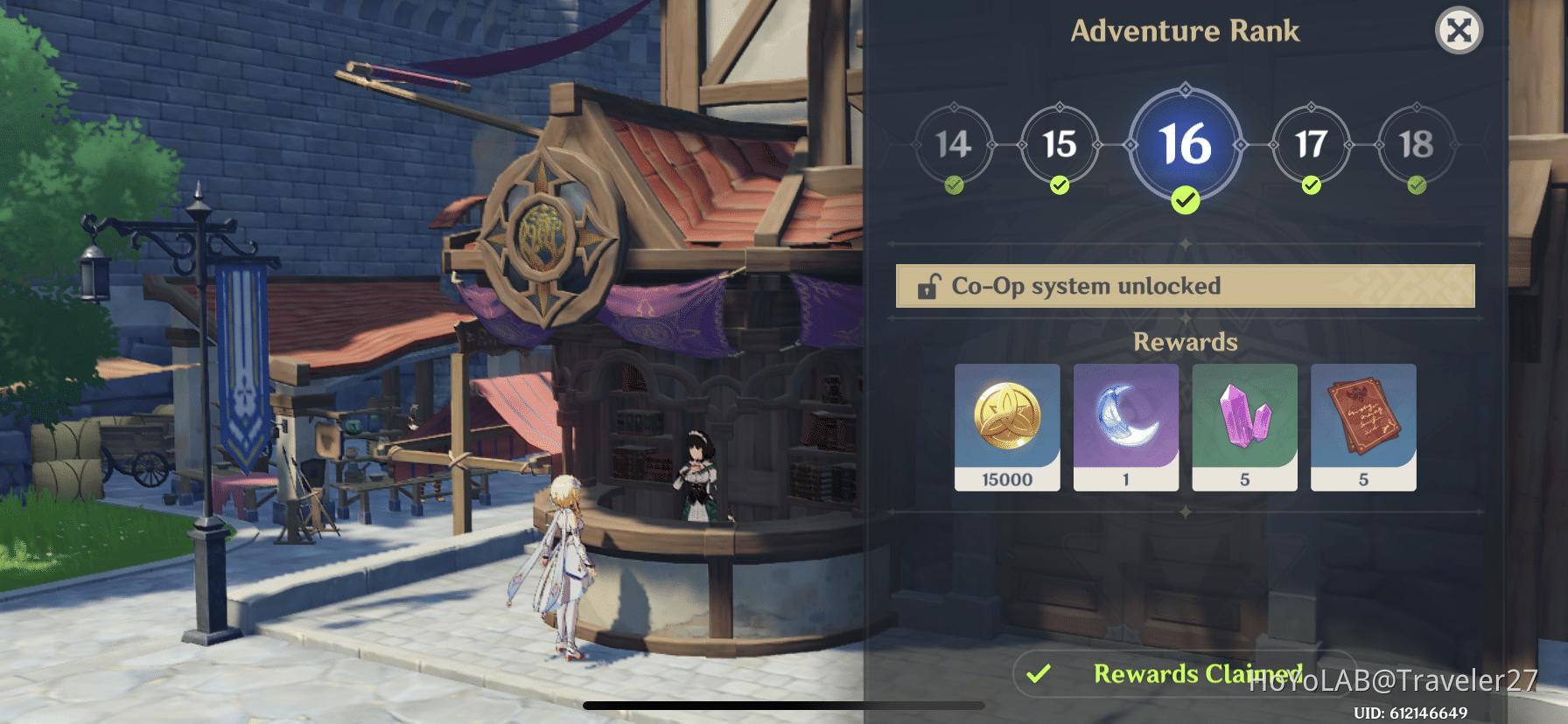Screen dimensions: 1568x724
Task: Select Adventure Rank 17 node
Action: [x=1310, y=146]
